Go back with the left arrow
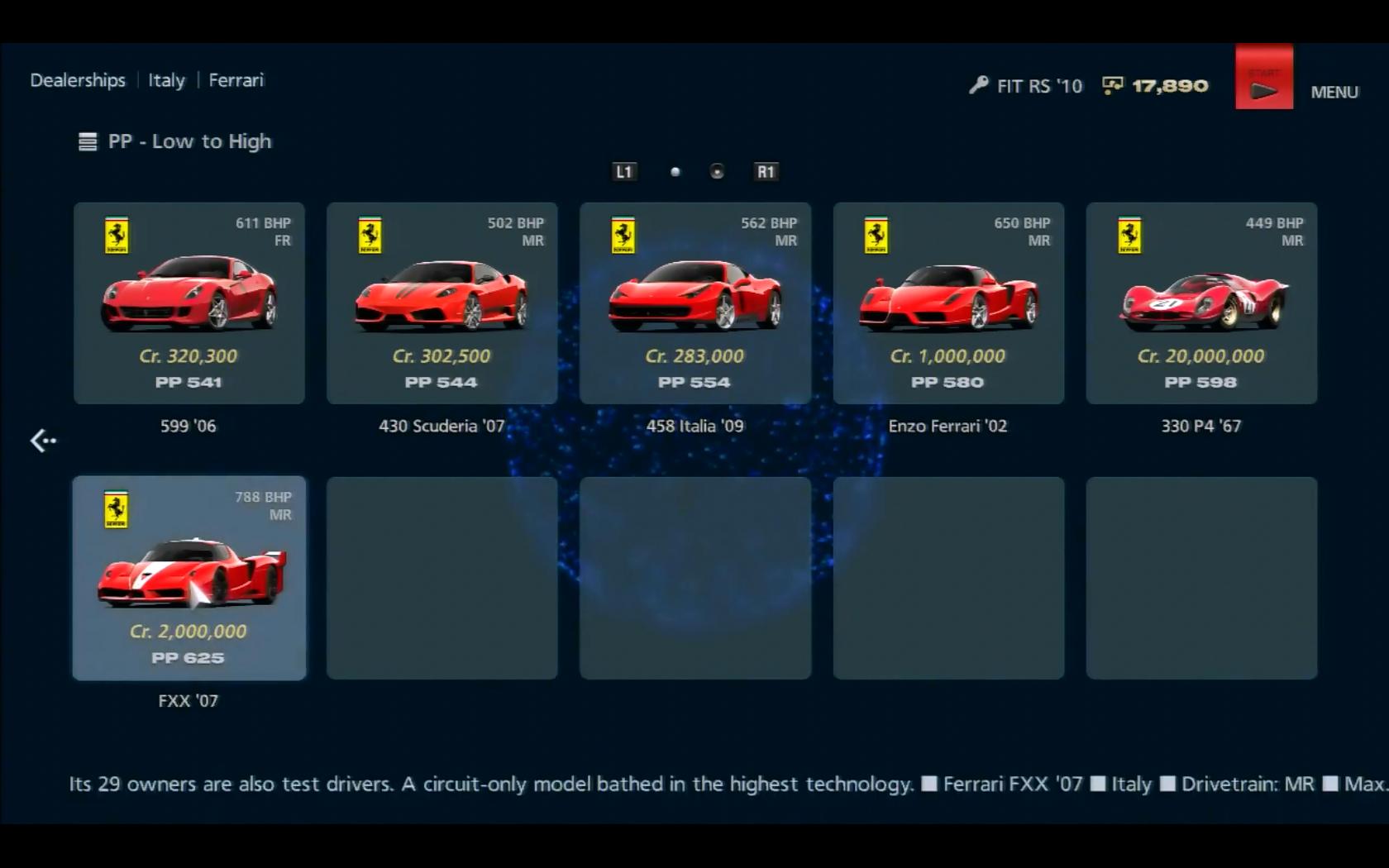 (x=43, y=441)
